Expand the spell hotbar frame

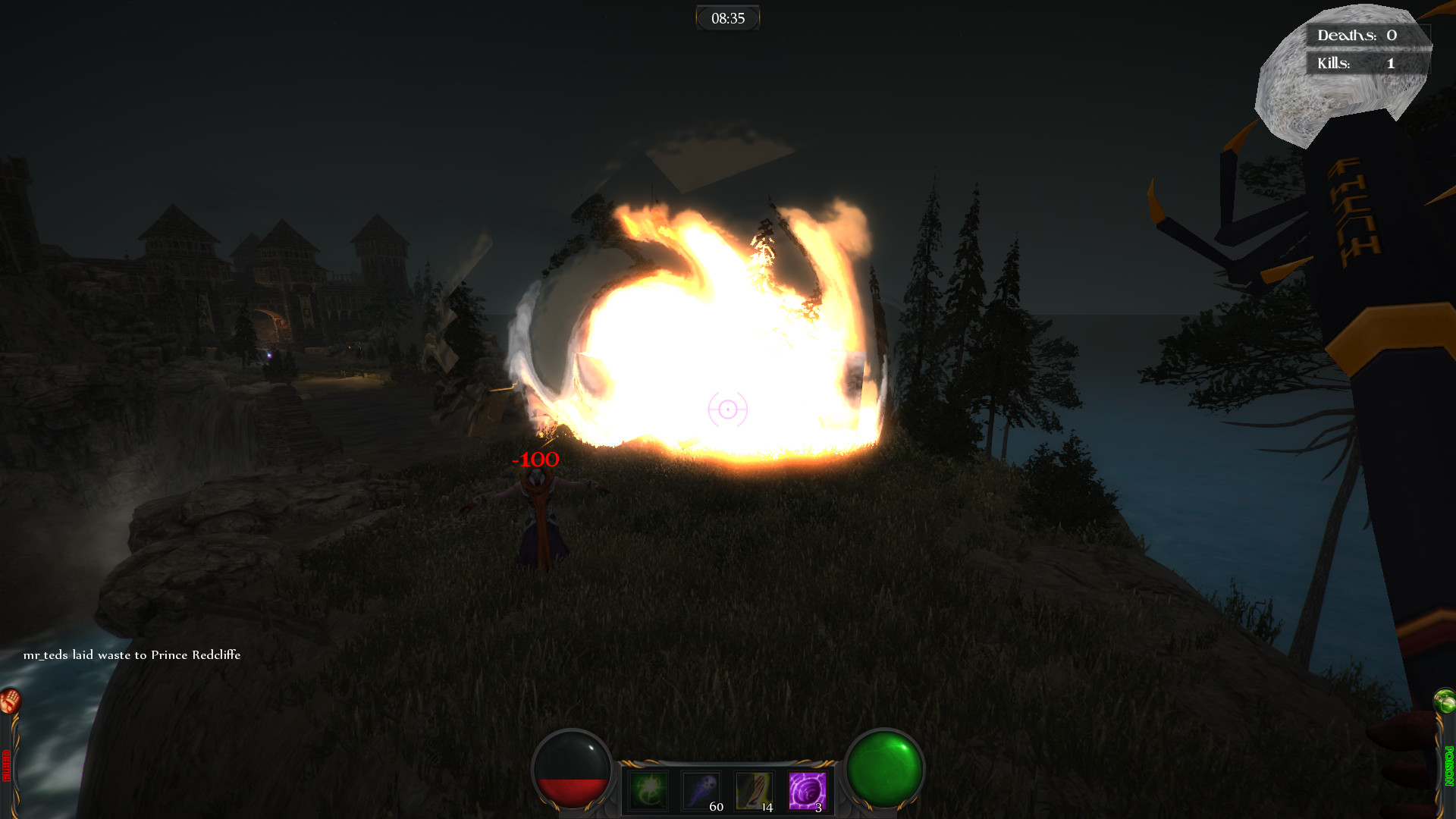[x=728, y=789]
